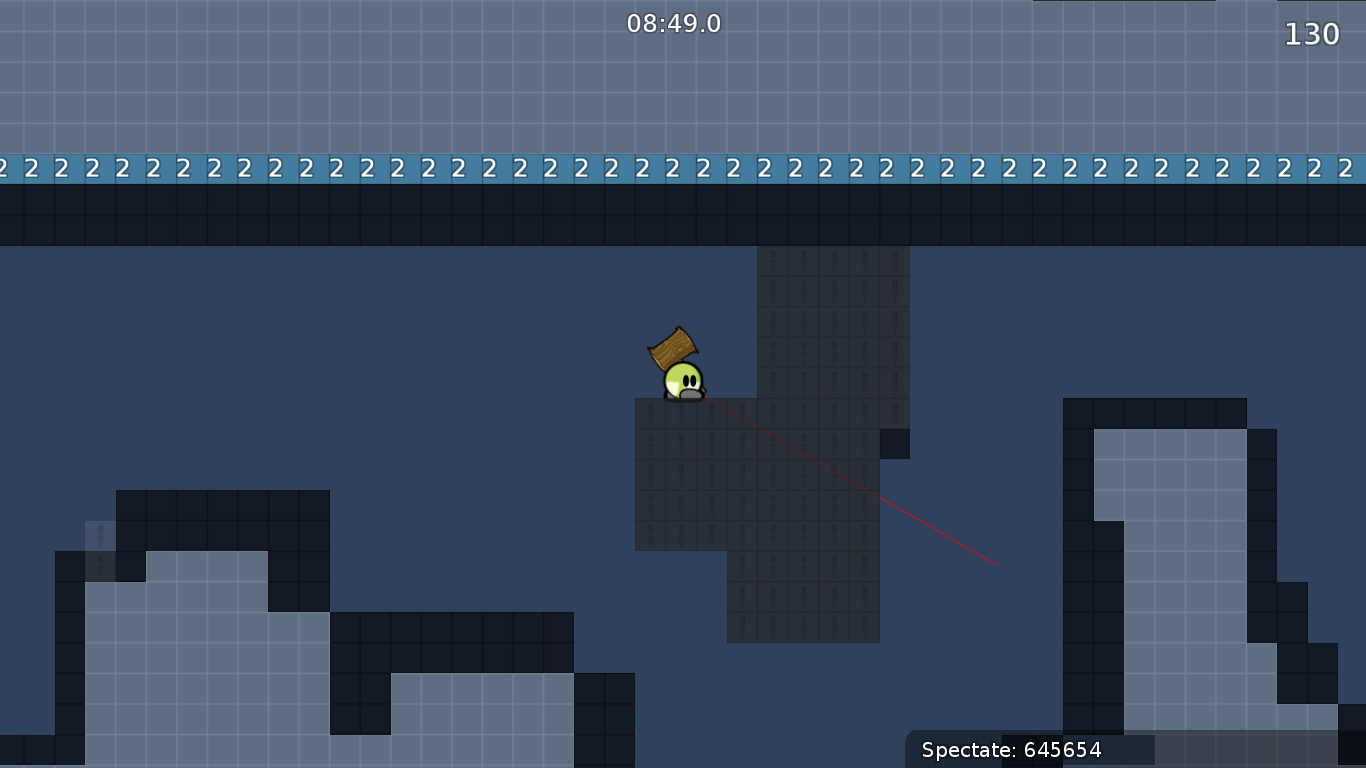Click the leftmost '2' tile on screen
Image resolution: width=1366 pixels, height=768 pixels.
point(3,168)
